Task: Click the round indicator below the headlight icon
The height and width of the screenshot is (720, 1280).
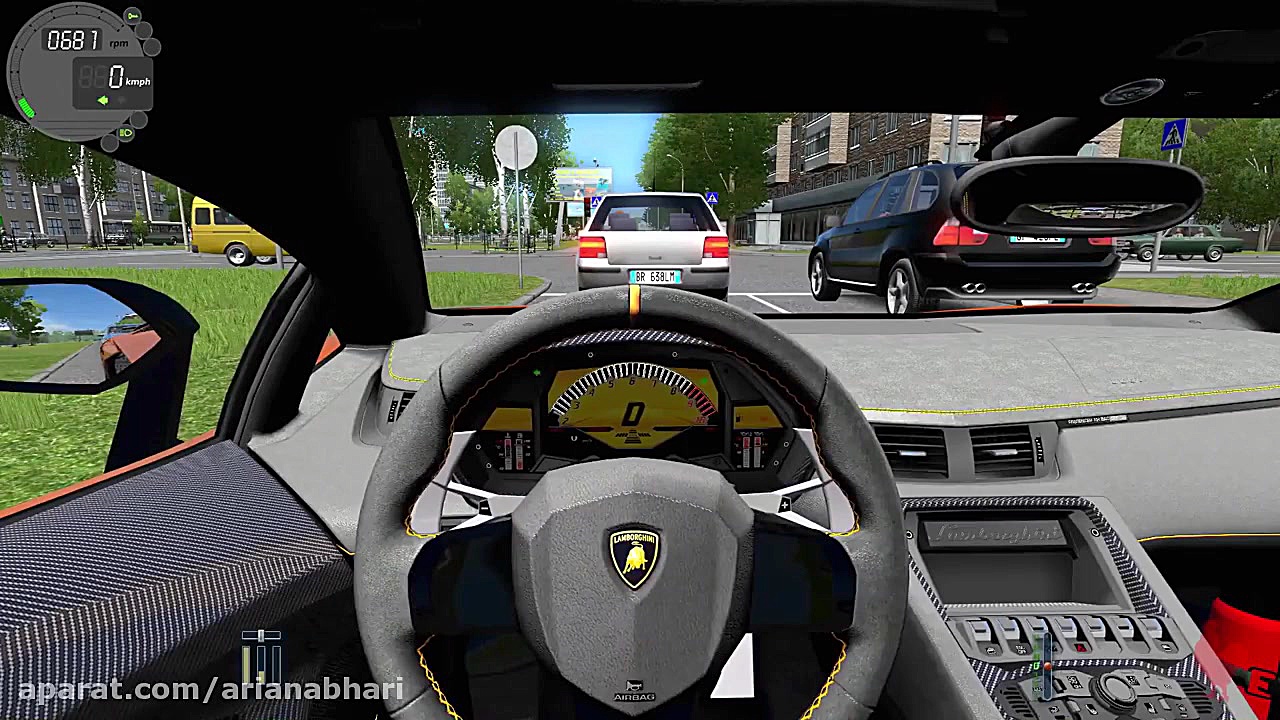Action: click(x=109, y=142)
